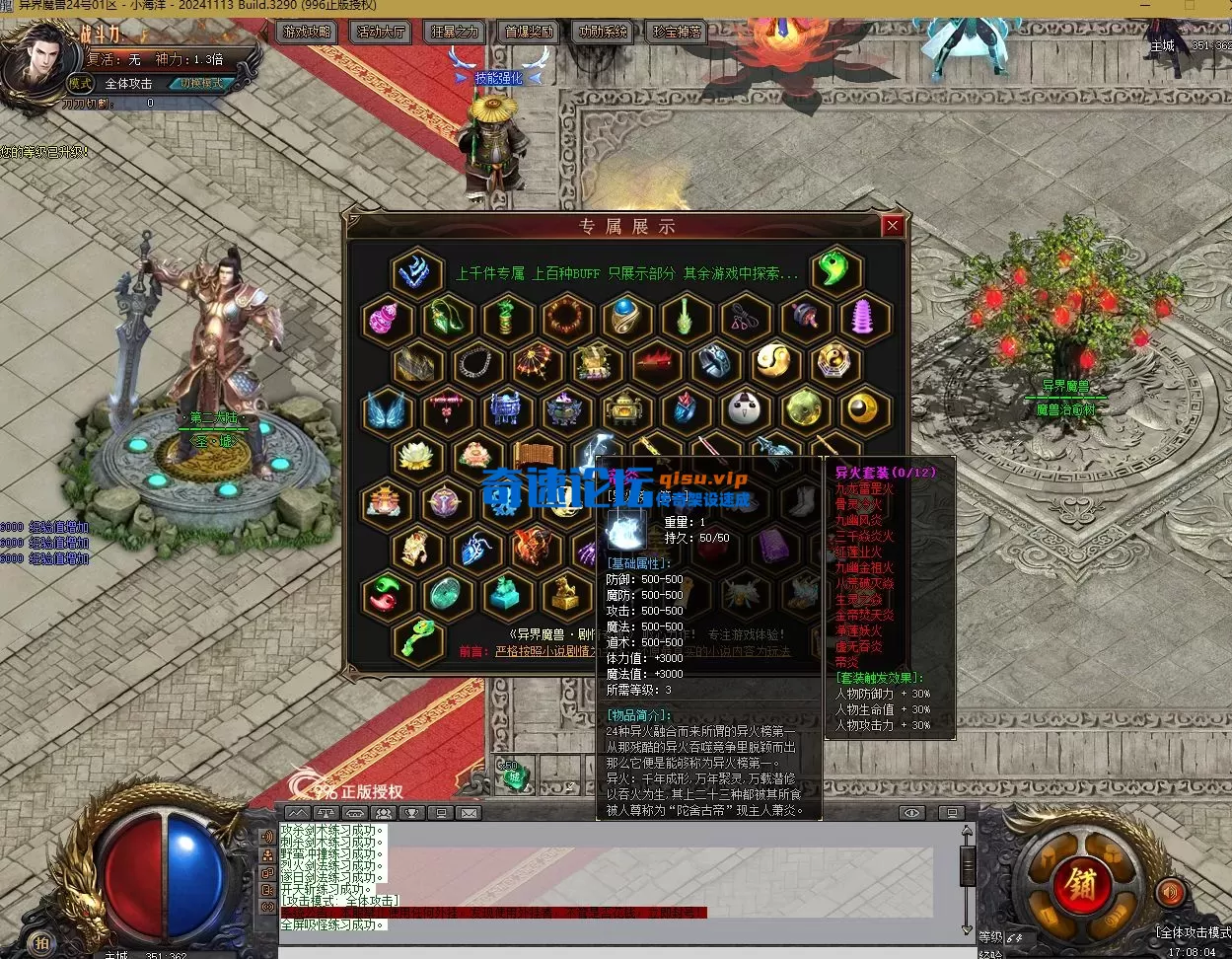Pick the white lotus flower item
Screen dimensions: 1232x959
416,456
